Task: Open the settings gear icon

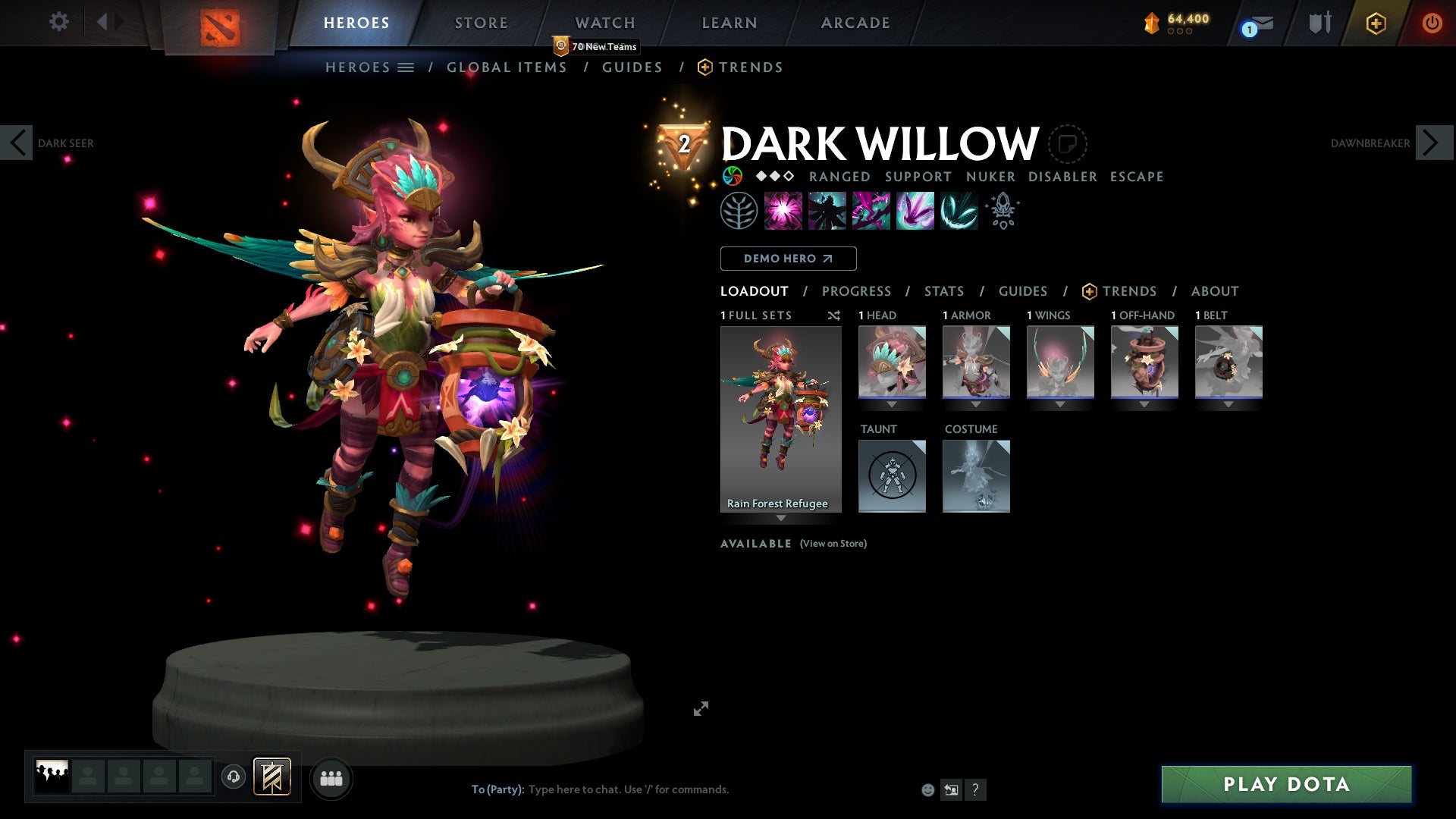Action: click(59, 23)
